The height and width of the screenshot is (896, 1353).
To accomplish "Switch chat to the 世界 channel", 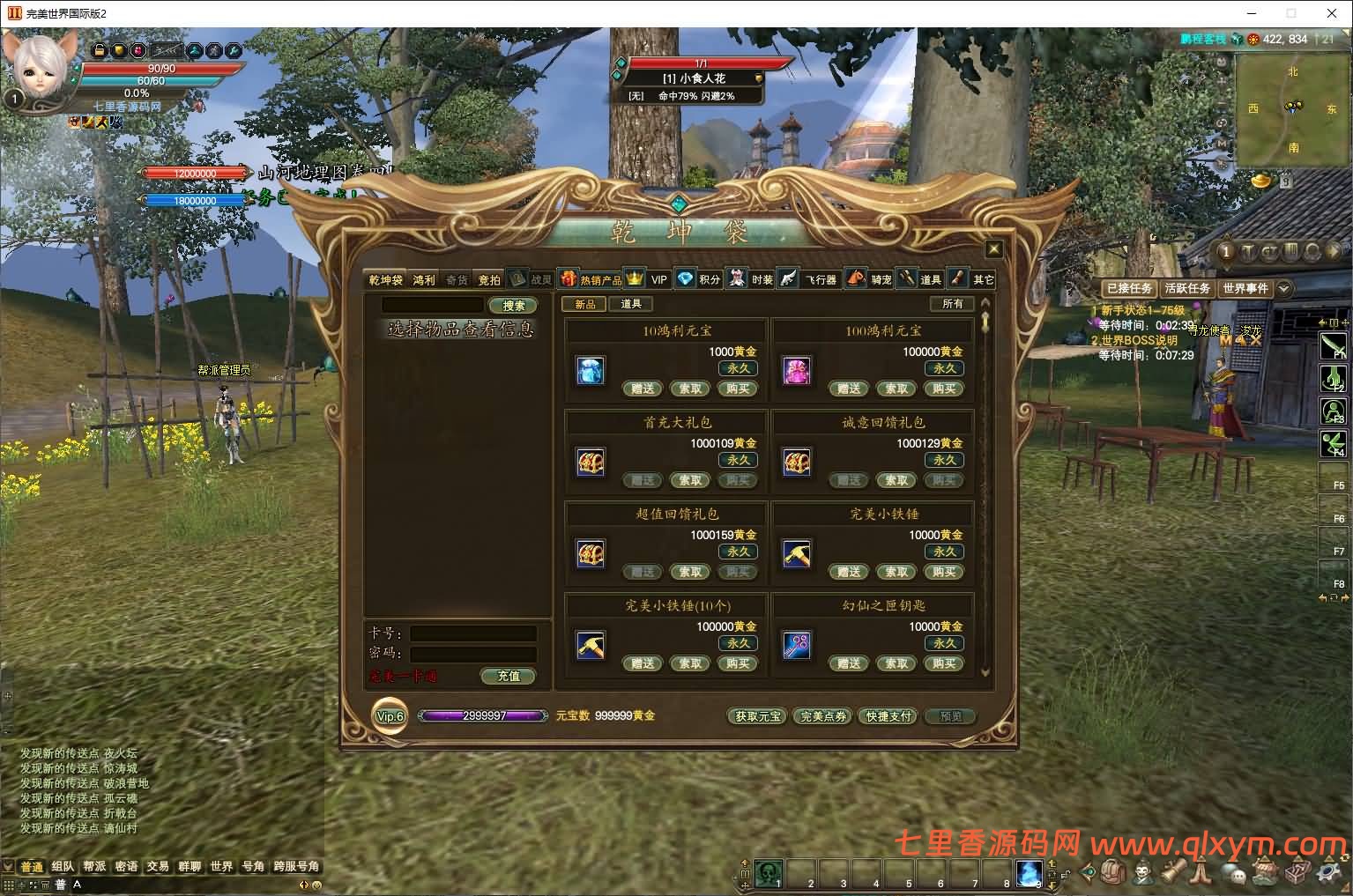I will click(221, 867).
